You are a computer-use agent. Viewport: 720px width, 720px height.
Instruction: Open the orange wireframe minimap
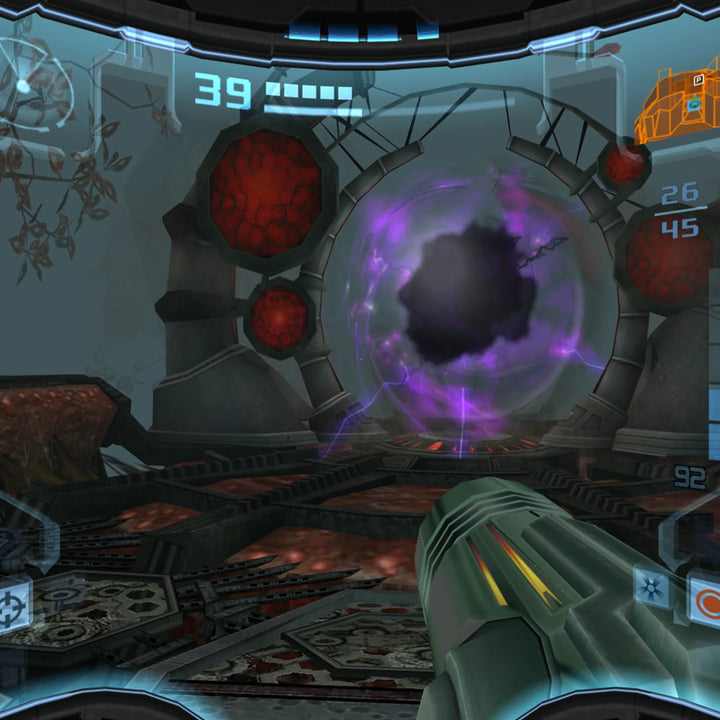[678, 107]
